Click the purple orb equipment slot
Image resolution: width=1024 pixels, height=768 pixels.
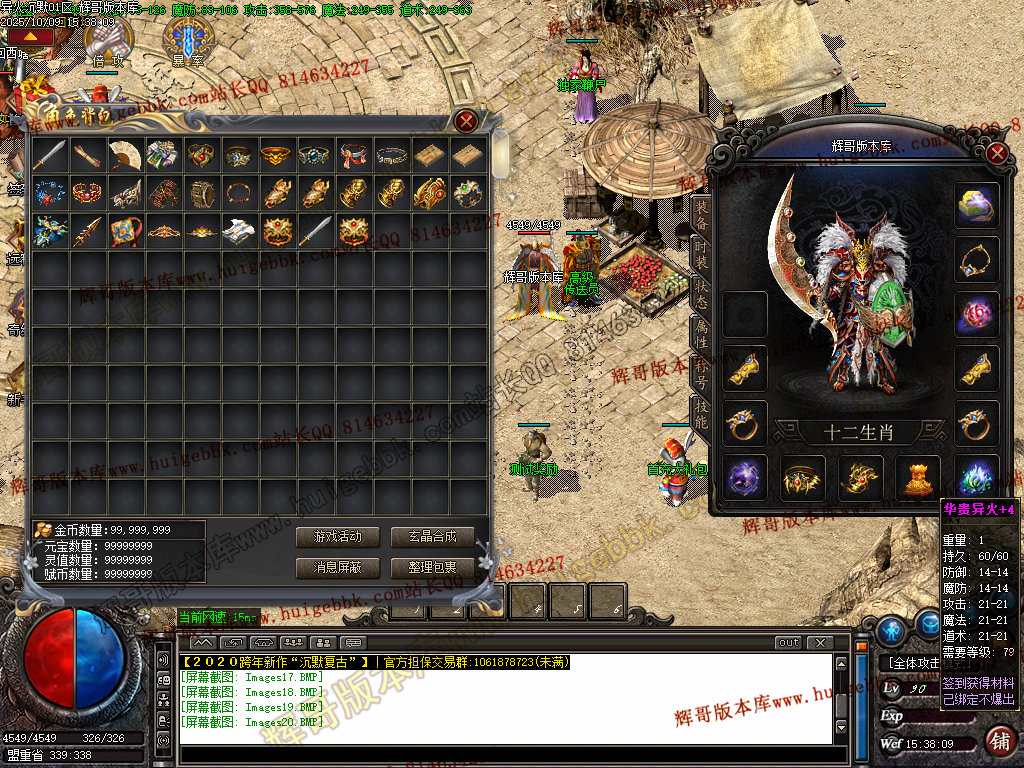(x=745, y=477)
